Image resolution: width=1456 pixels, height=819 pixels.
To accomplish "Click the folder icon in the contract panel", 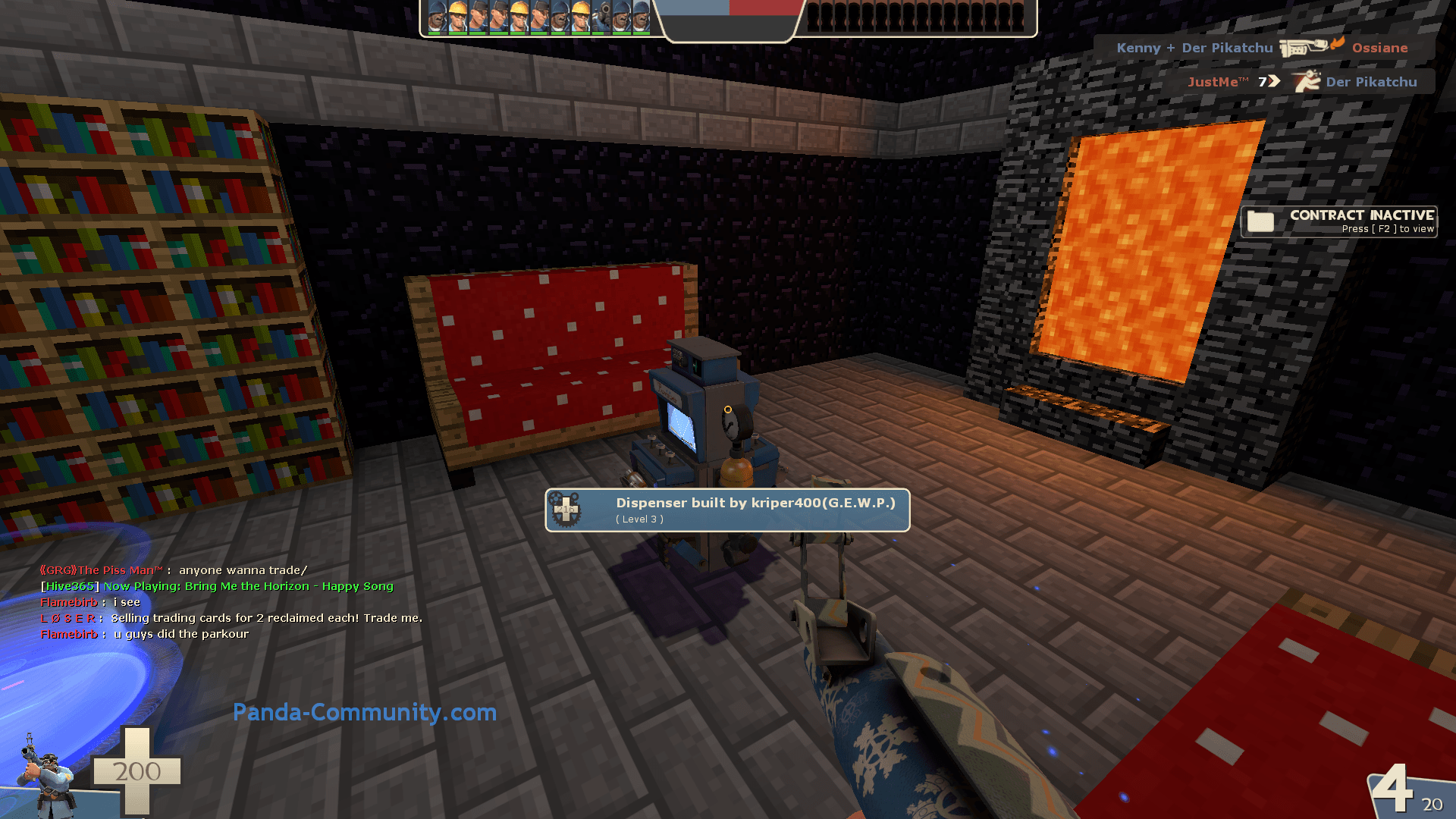I will pyautogui.click(x=1260, y=221).
